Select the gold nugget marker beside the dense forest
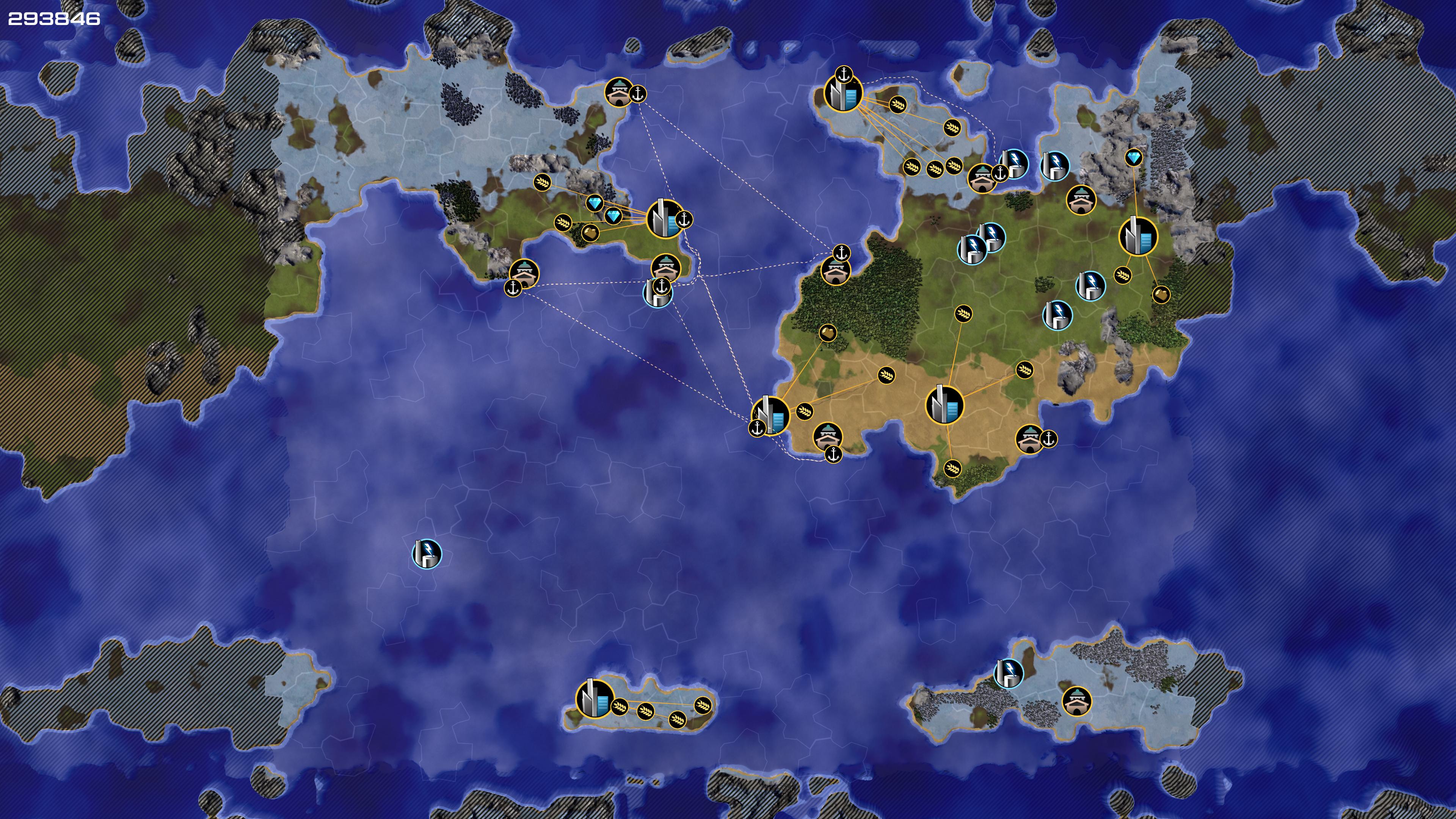This screenshot has height=819, width=1456. [827, 333]
